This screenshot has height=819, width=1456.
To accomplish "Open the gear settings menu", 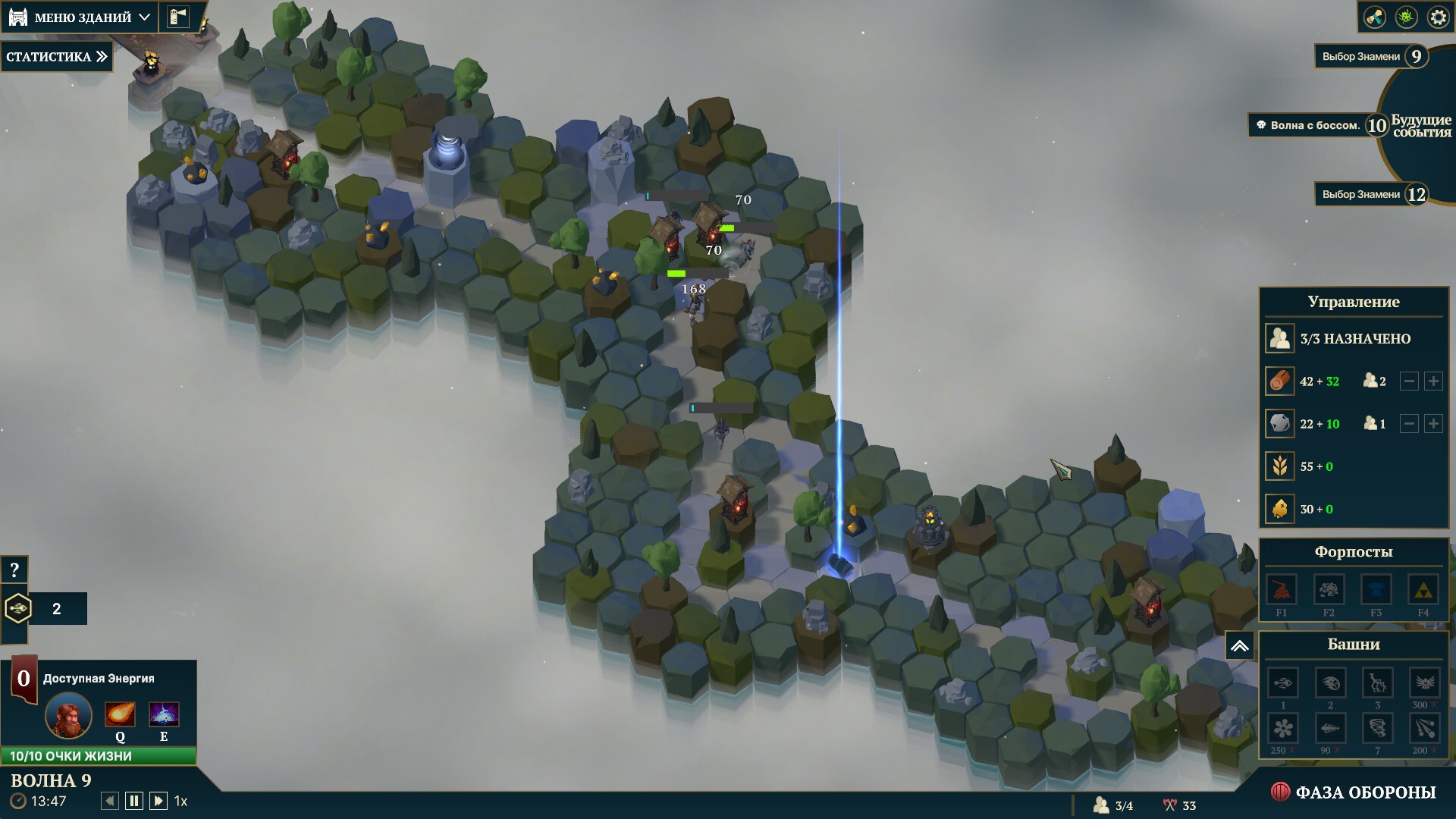I will point(1438,17).
